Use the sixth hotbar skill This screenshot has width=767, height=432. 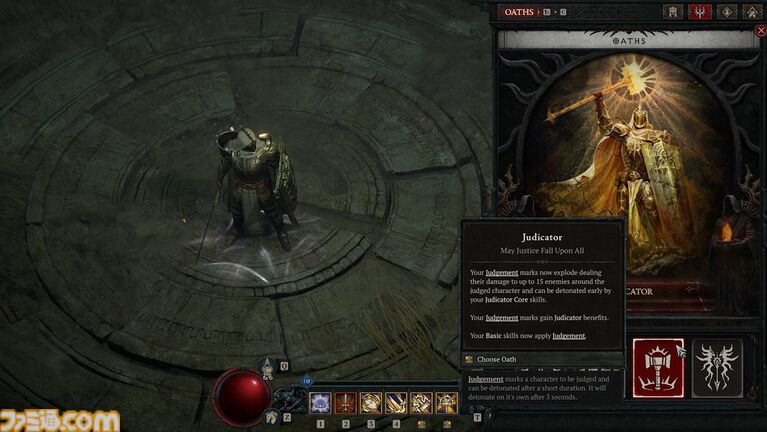(x=446, y=403)
